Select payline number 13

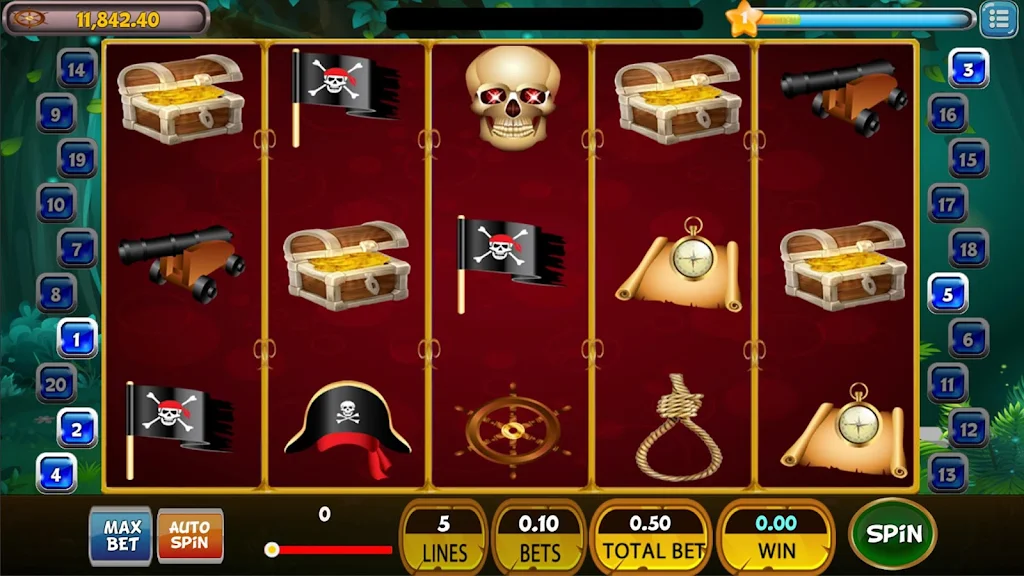click(948, 473)
